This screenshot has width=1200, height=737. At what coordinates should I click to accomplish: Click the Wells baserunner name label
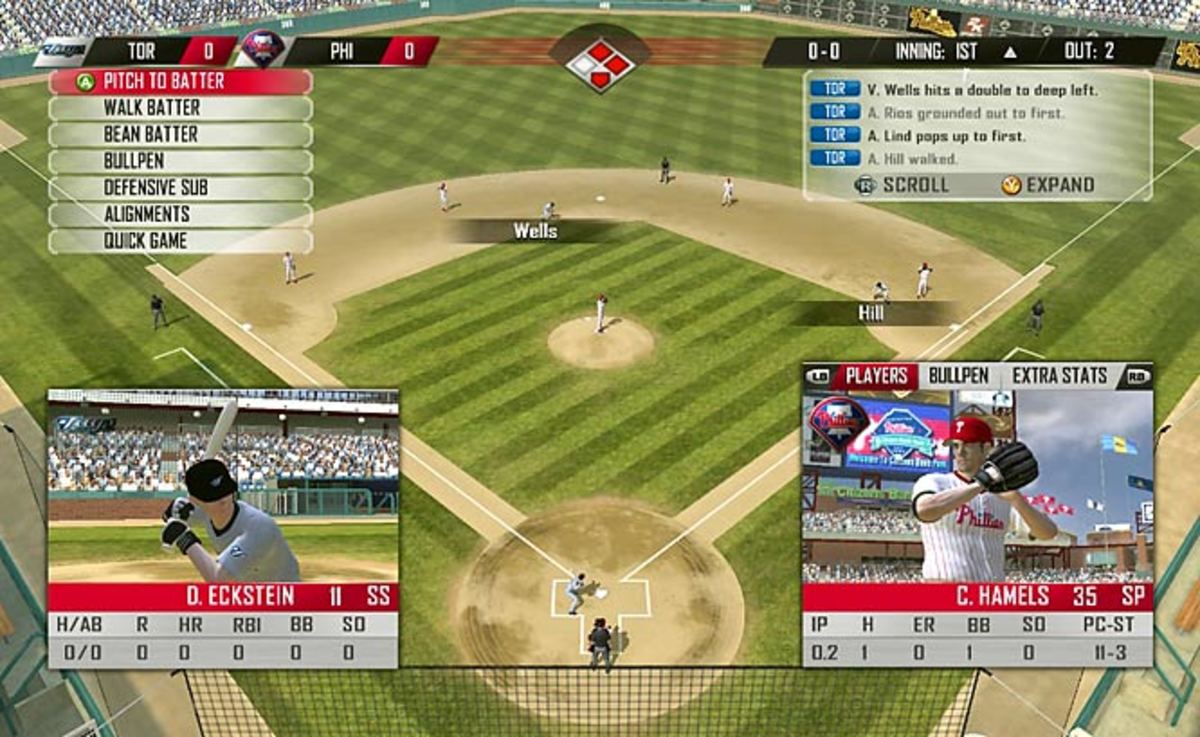tap(536, 231)
